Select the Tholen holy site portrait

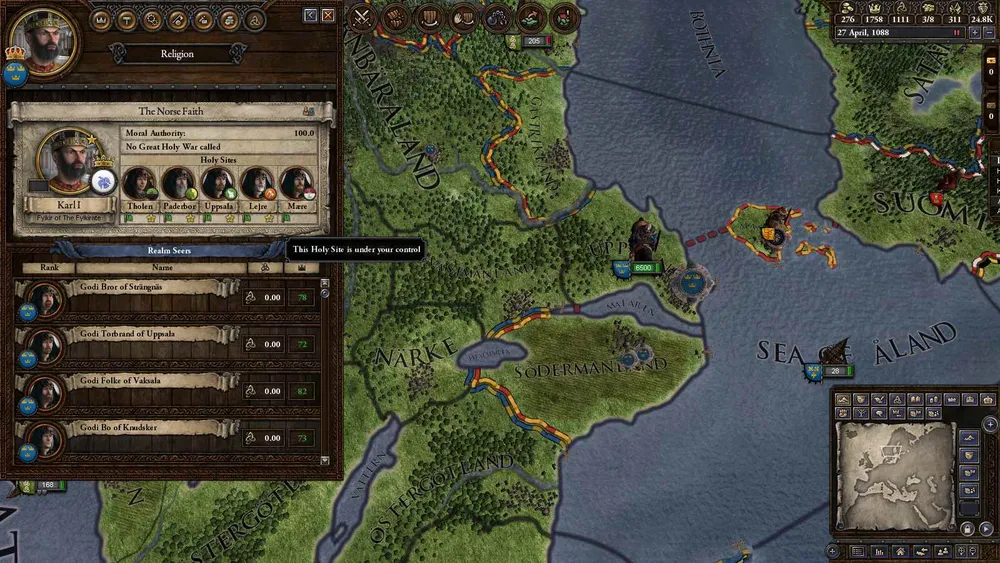[138, 184]
